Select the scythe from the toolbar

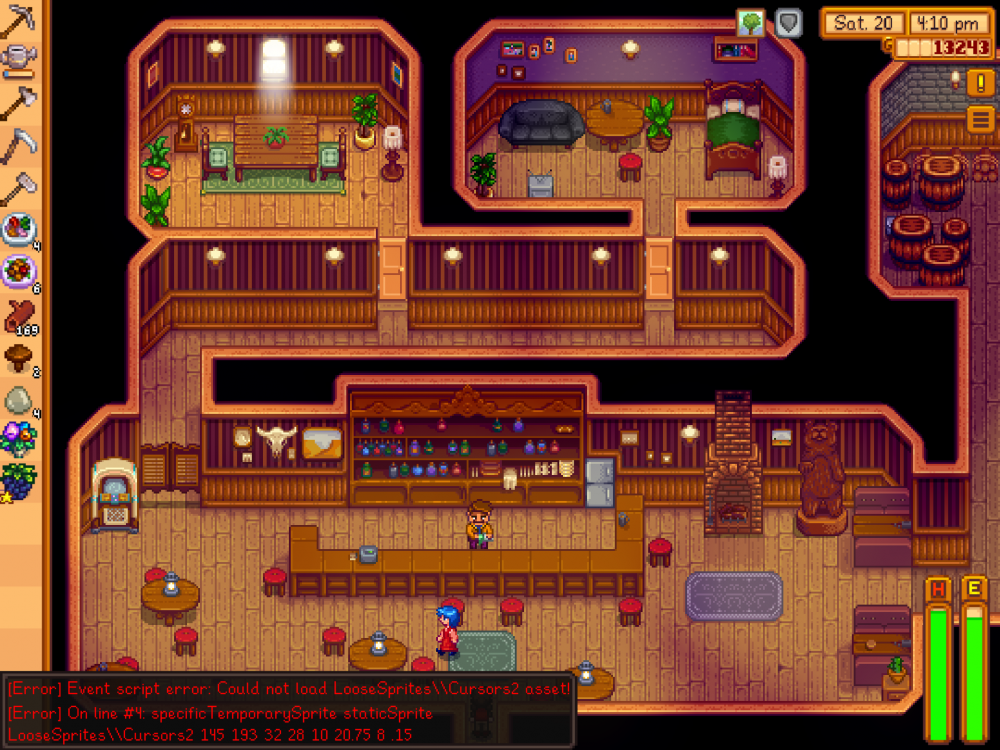[x=19, y=145]
